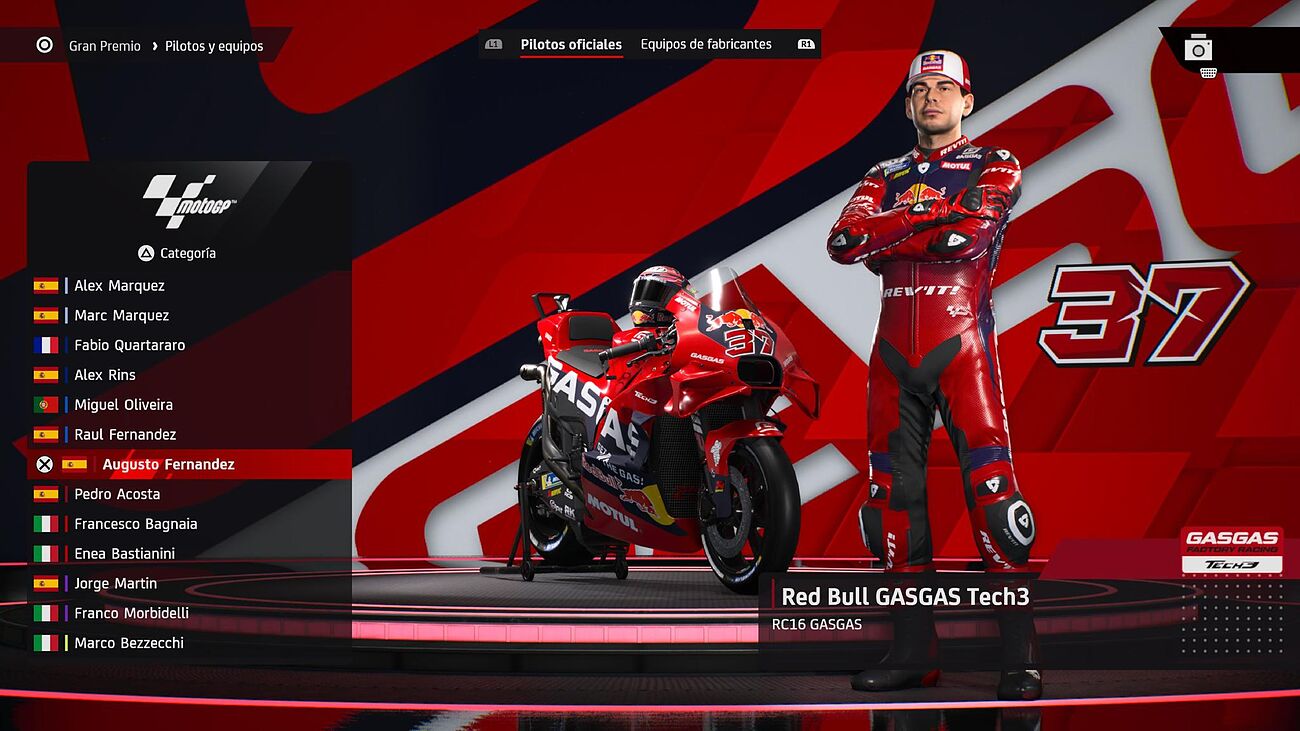
Task: Select Jorge Martin in the list
Action: point(115,584)
